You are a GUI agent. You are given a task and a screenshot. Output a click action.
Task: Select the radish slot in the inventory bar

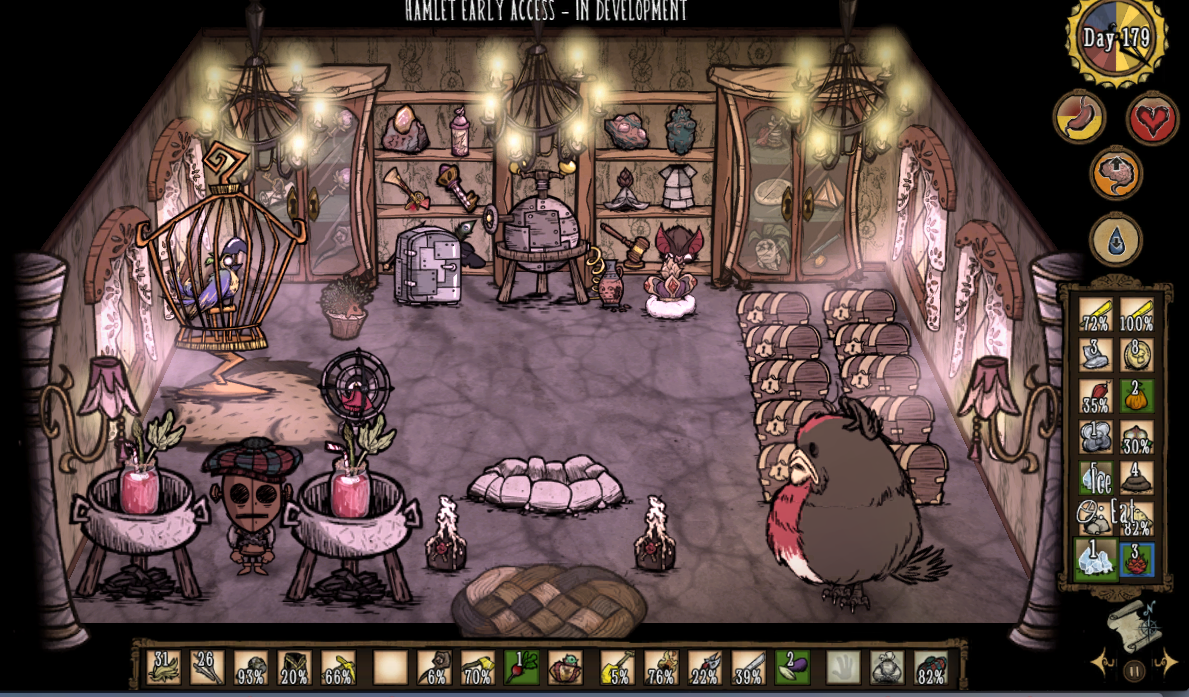[x=520, y=667]
